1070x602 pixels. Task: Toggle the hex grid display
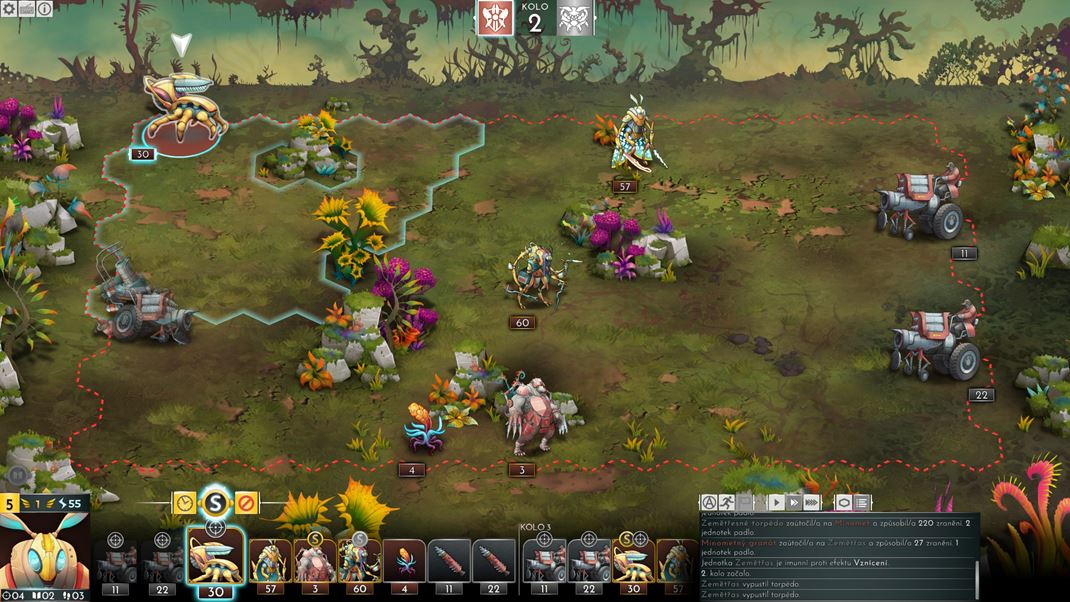[844, 502]
